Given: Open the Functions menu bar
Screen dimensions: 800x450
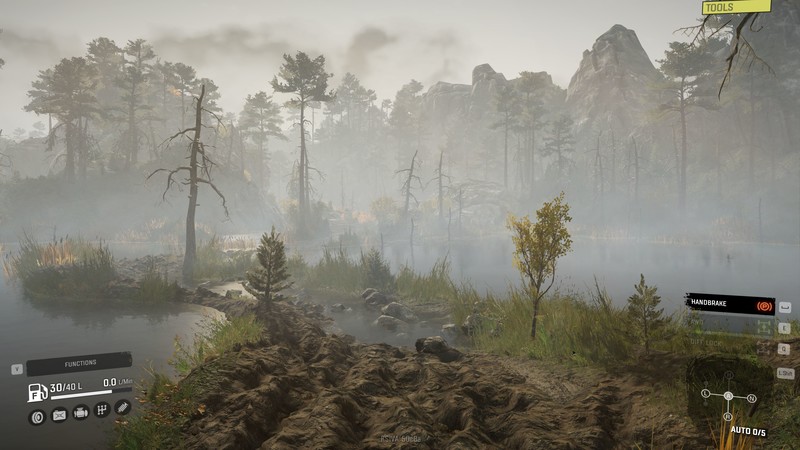Looking at the screenshot, I should point(79,365).
